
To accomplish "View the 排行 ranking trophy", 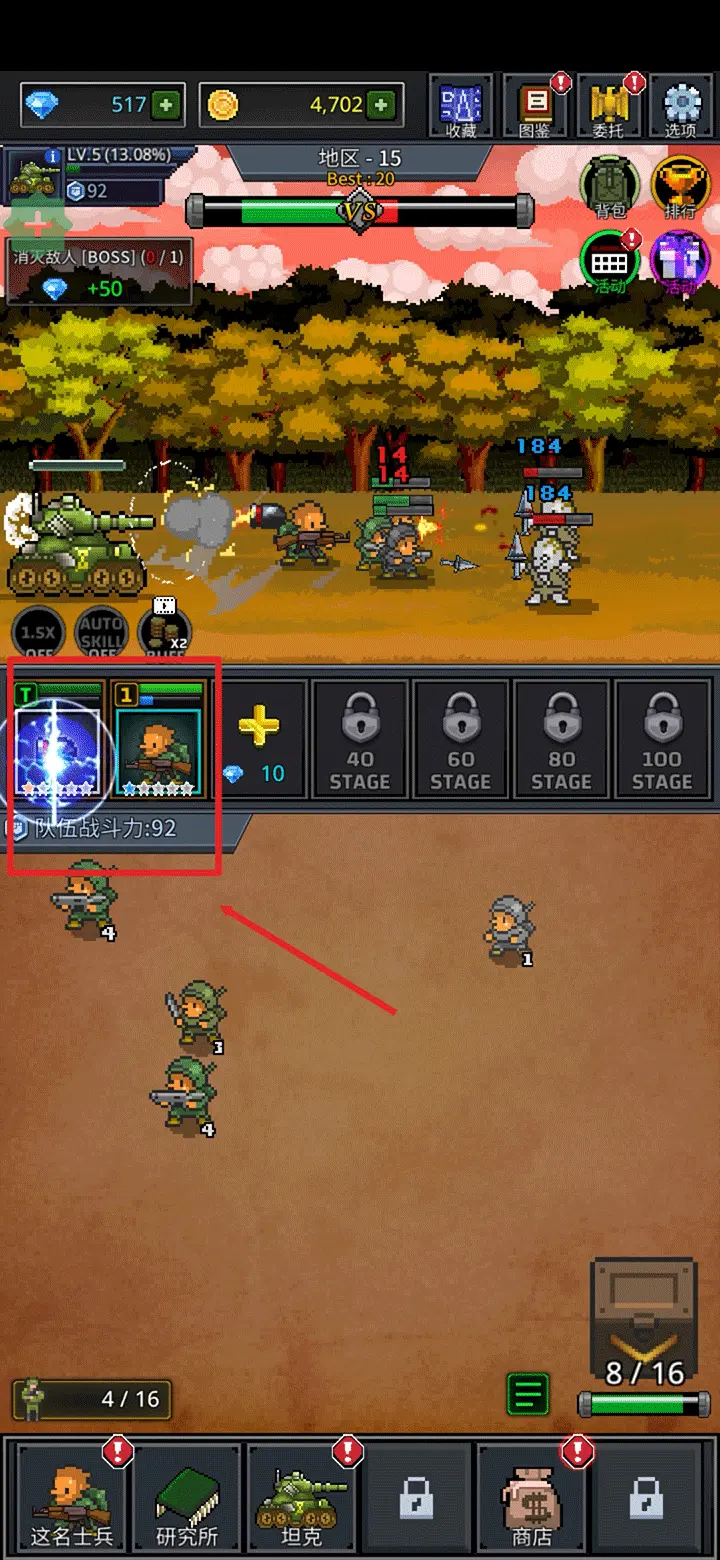I will pyautogui.click(x=680, y=186).
